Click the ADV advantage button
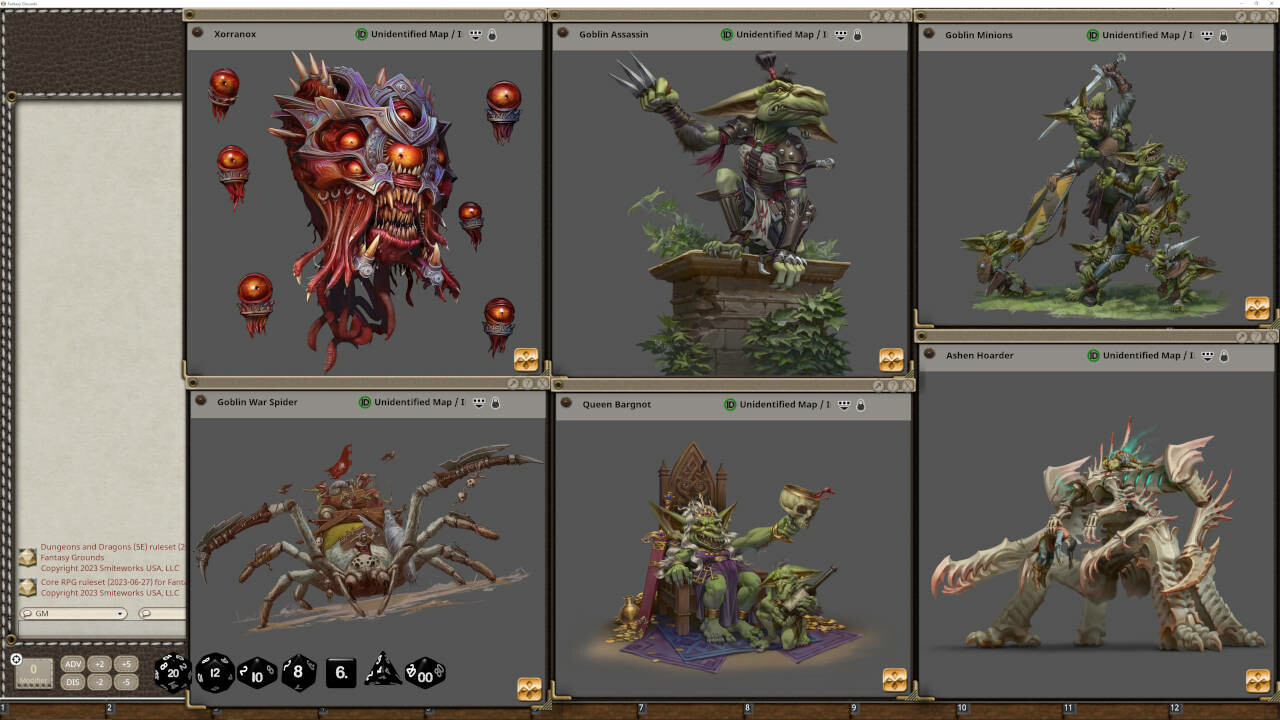The width and height of the screenshot is (1280, 720). [x=71, y=662]
